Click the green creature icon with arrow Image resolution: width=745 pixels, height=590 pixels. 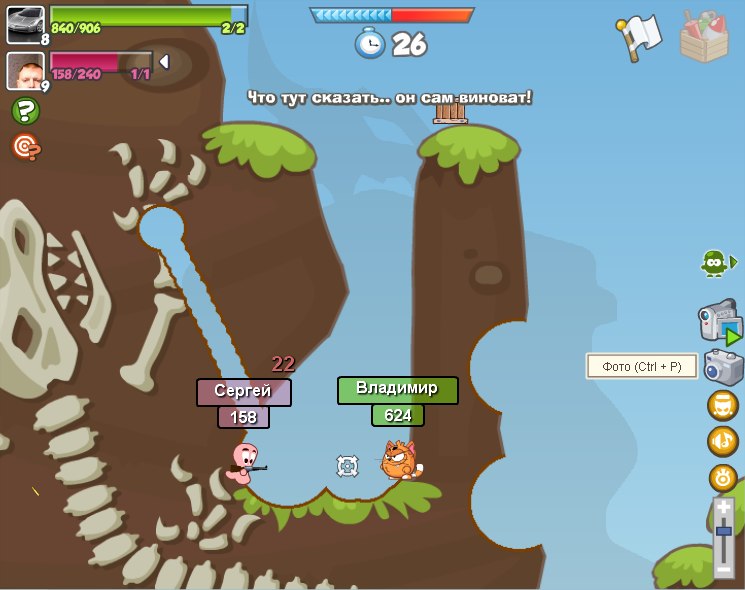coord(716,262)
